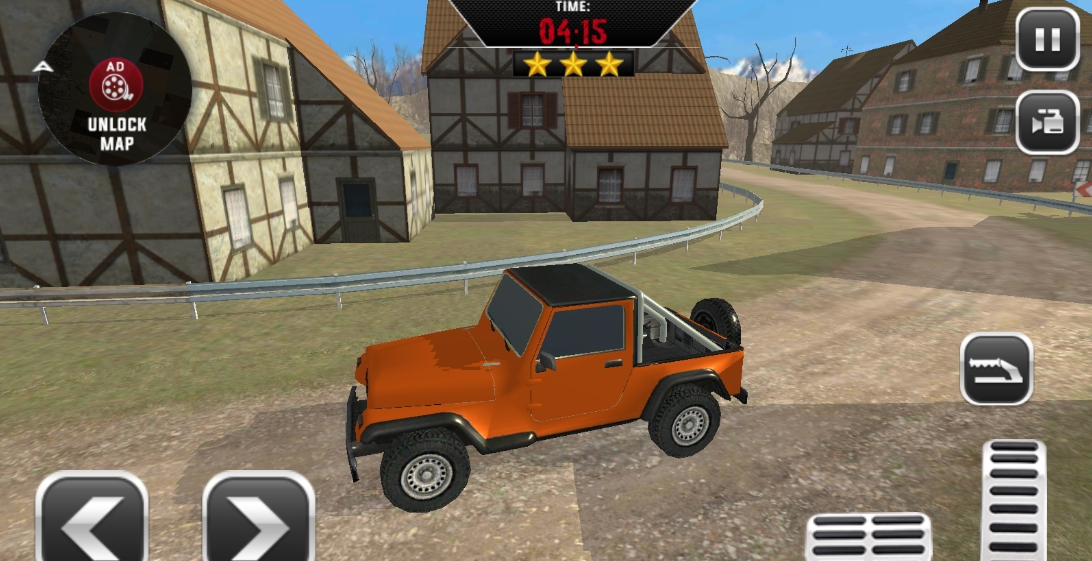1092x561 pixels.
Task: Pause the game
Action: click(1047, 40)
